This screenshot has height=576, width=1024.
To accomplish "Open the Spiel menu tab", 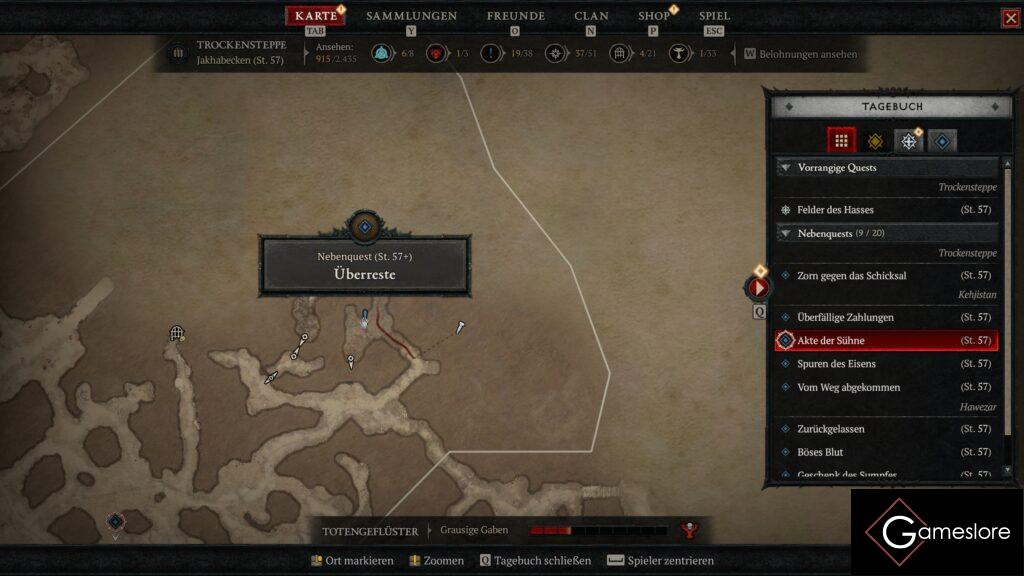I will tap(714, 16).
